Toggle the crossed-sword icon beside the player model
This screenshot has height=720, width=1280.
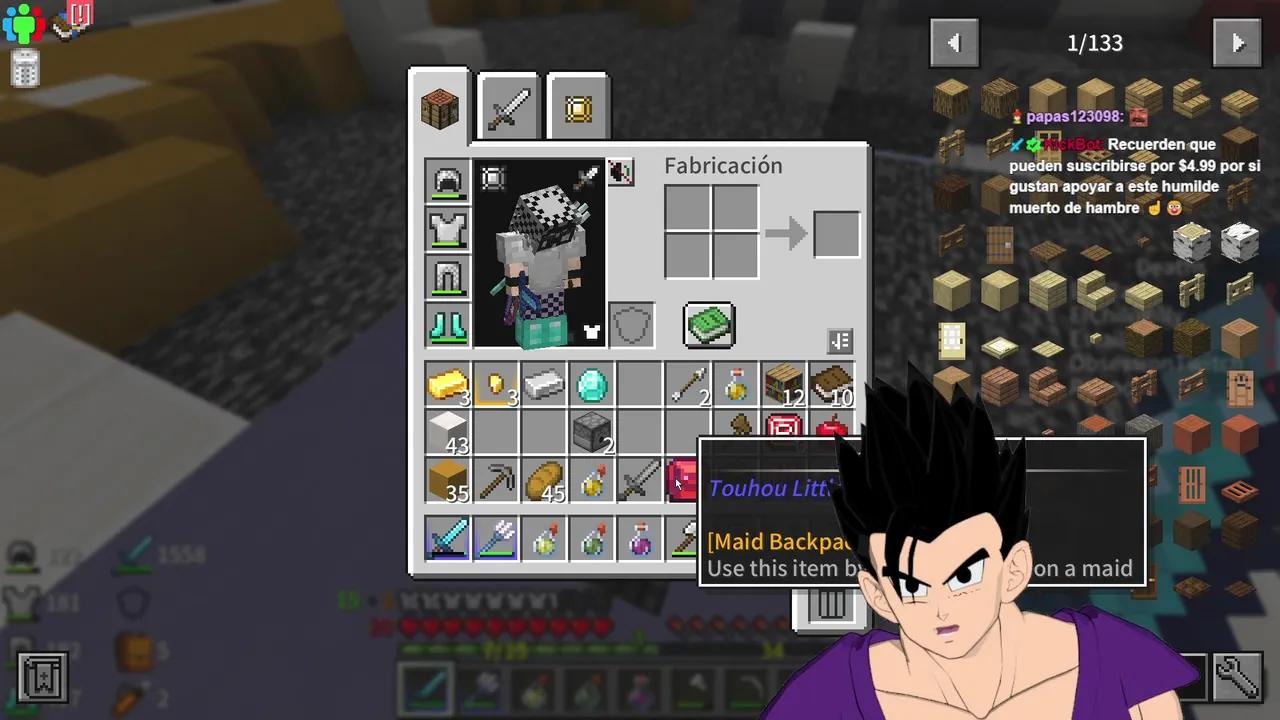coord(620,172)
